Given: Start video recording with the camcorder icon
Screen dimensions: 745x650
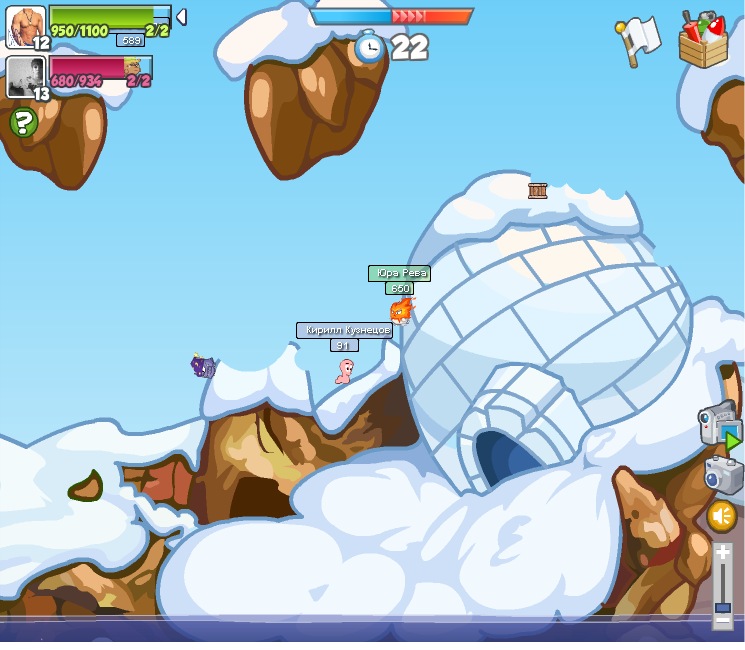Looking at the screenshot, I should point(718,424).
